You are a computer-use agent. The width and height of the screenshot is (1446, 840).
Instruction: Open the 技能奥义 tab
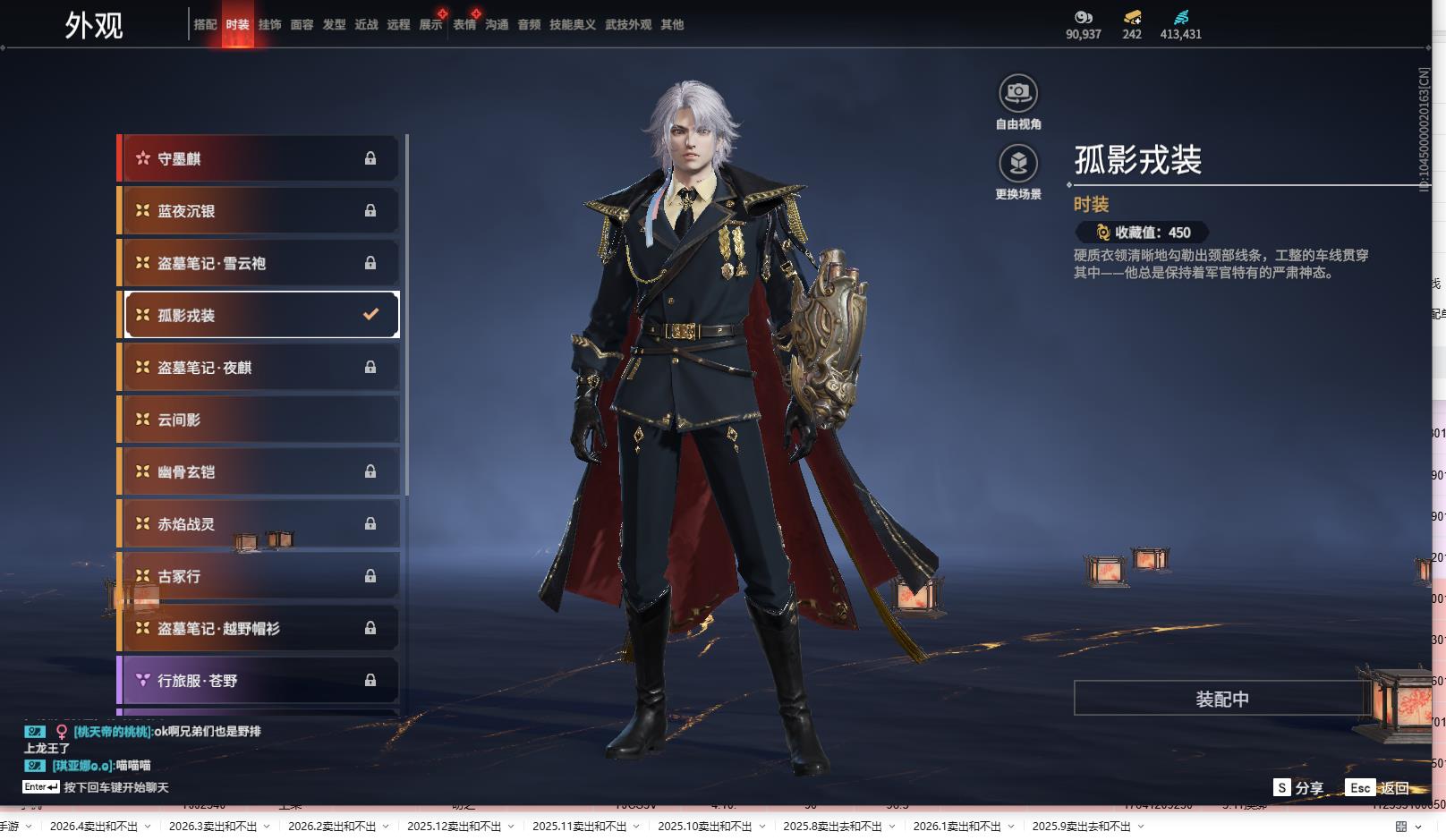[x=572, y=25]
